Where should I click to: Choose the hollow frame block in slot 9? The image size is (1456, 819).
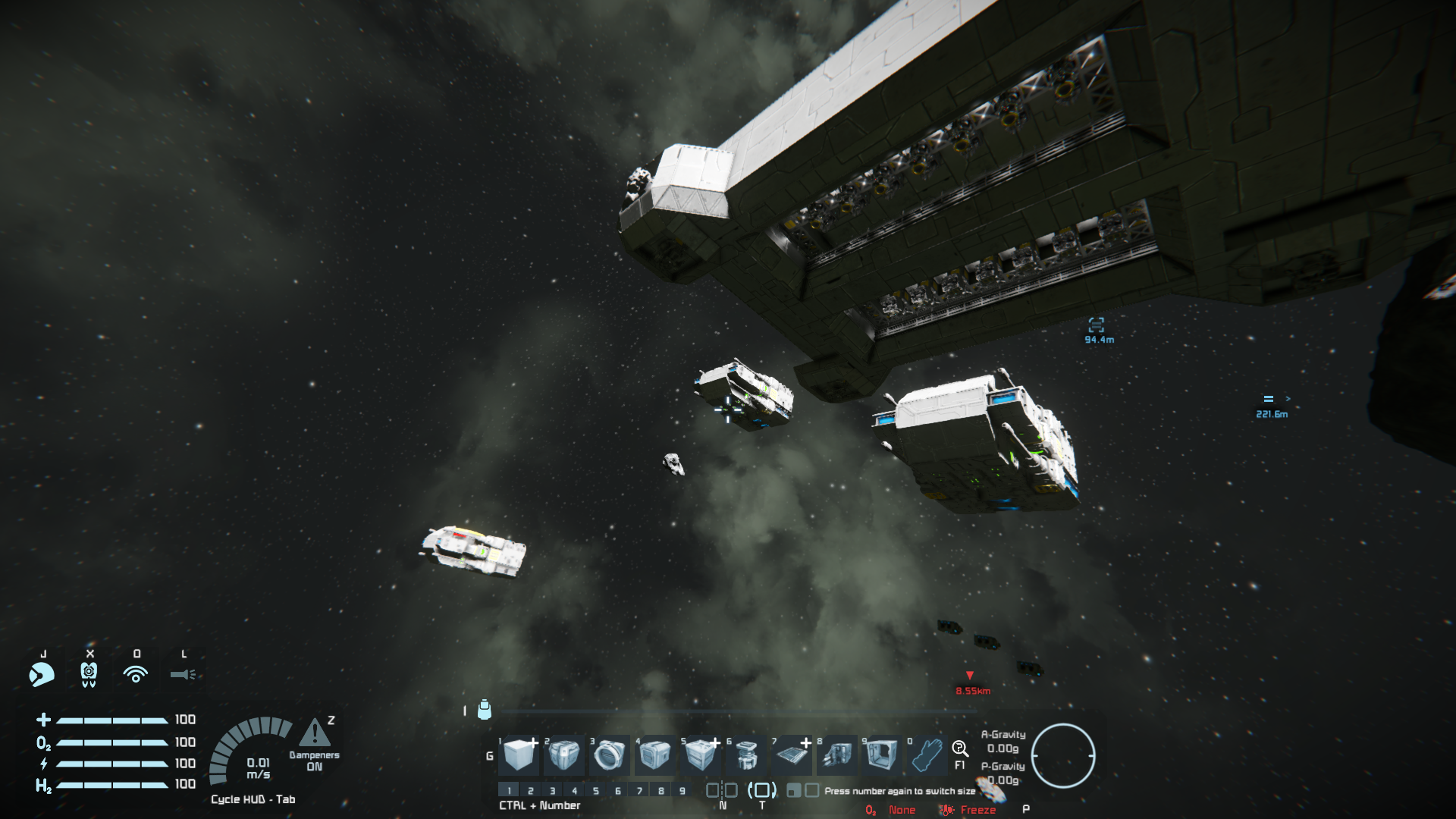pos(882,755)
